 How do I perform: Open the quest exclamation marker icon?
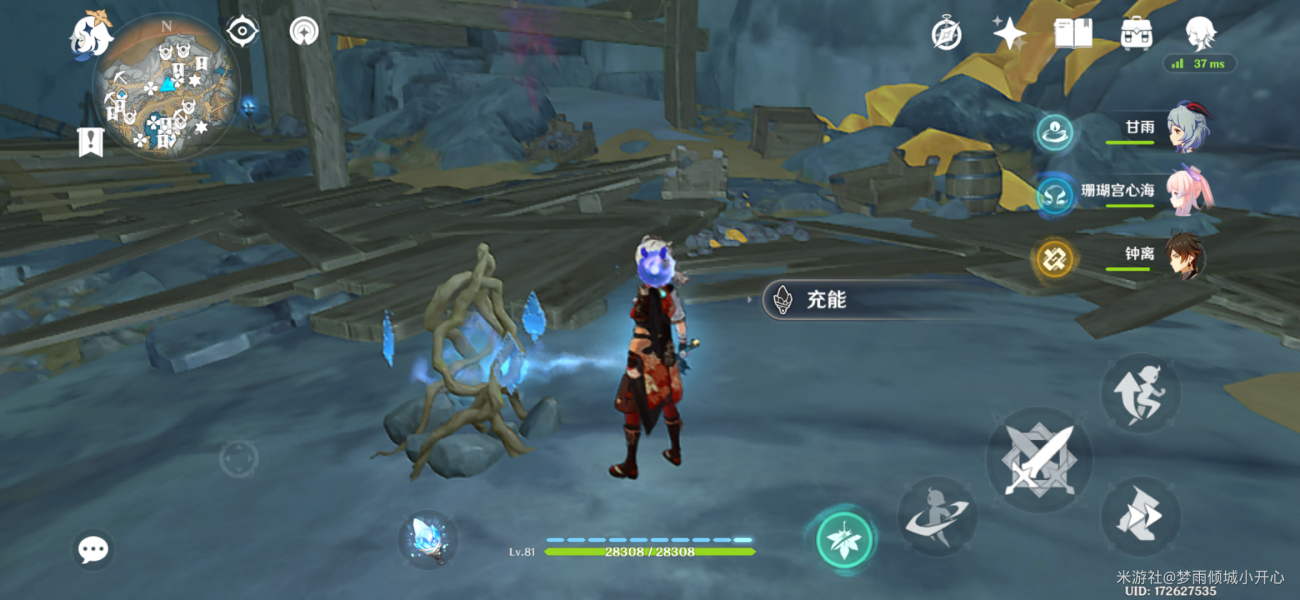coord(91,142)
